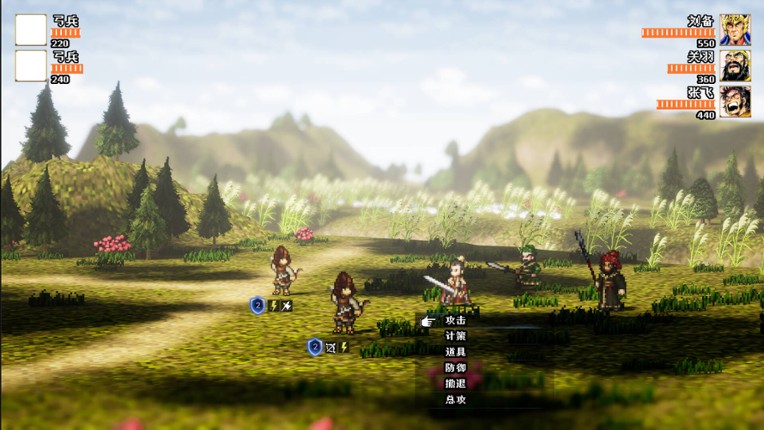This screenshot has width=764, height=430.
Task: Choose 撤退 (Retreat) from the battle menu
Action: point(455,383)
